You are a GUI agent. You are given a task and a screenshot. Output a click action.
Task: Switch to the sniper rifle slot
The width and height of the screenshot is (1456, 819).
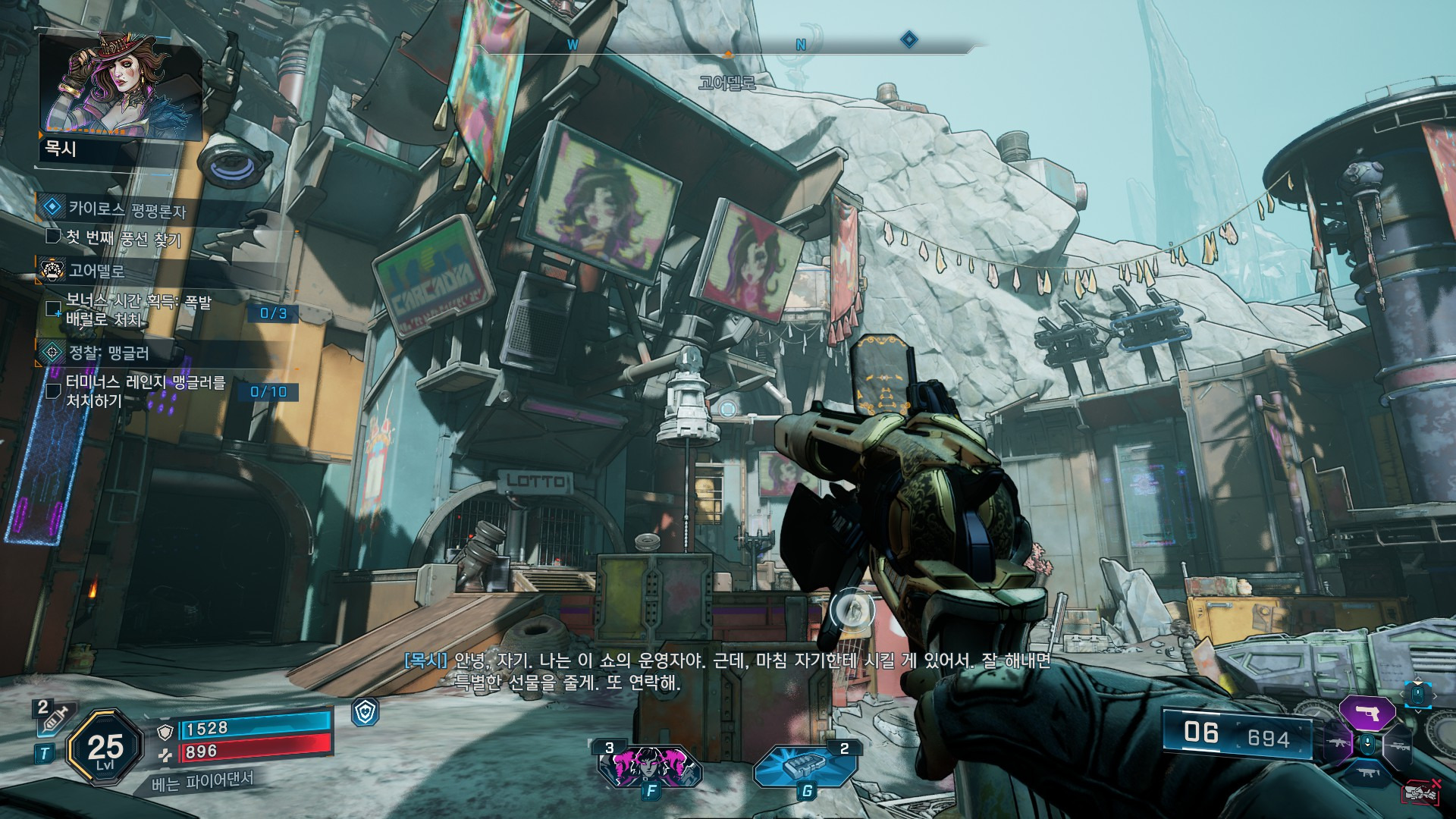(1398, 746)
